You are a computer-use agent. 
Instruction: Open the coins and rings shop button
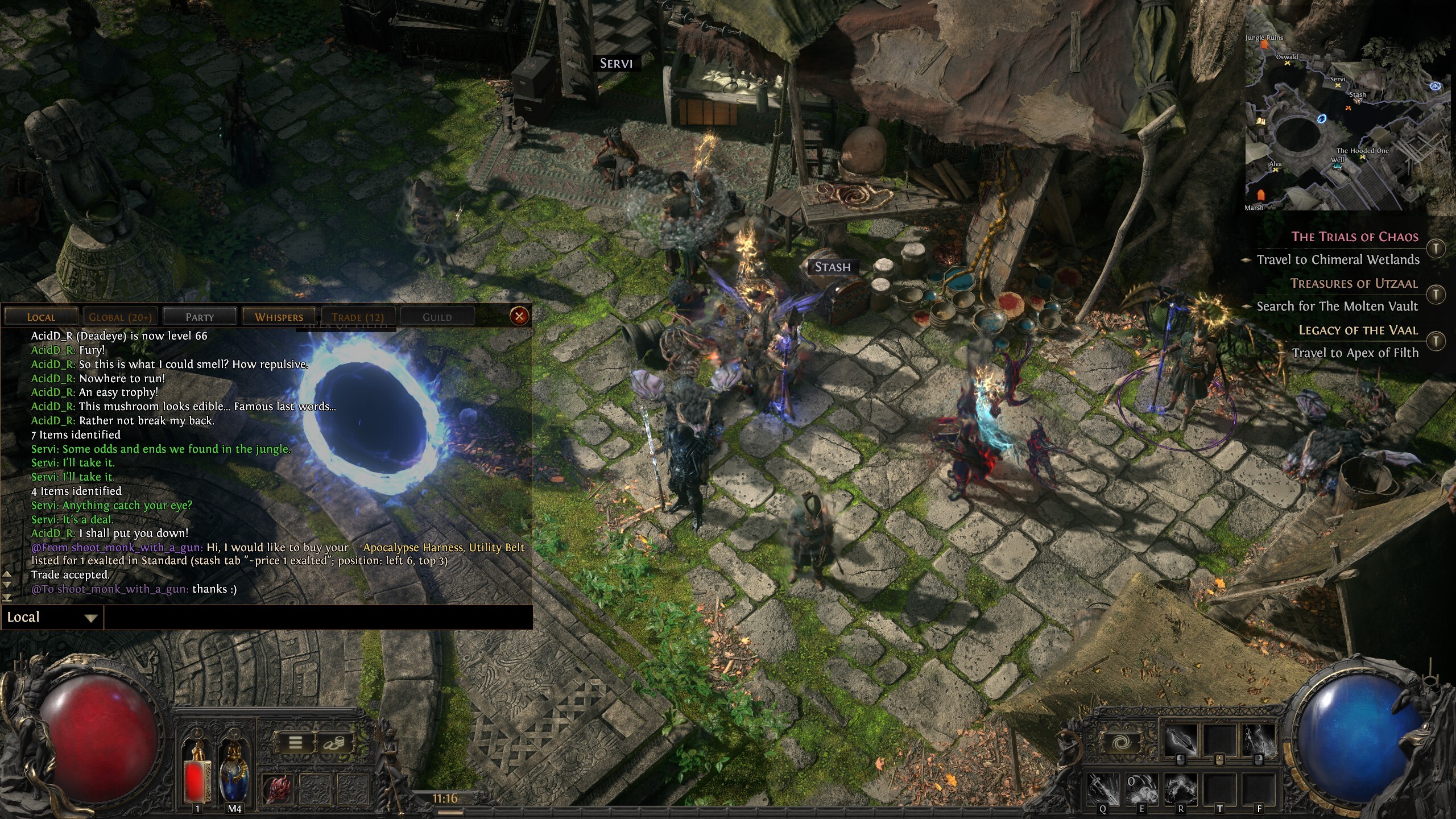[x=333, y=742]
